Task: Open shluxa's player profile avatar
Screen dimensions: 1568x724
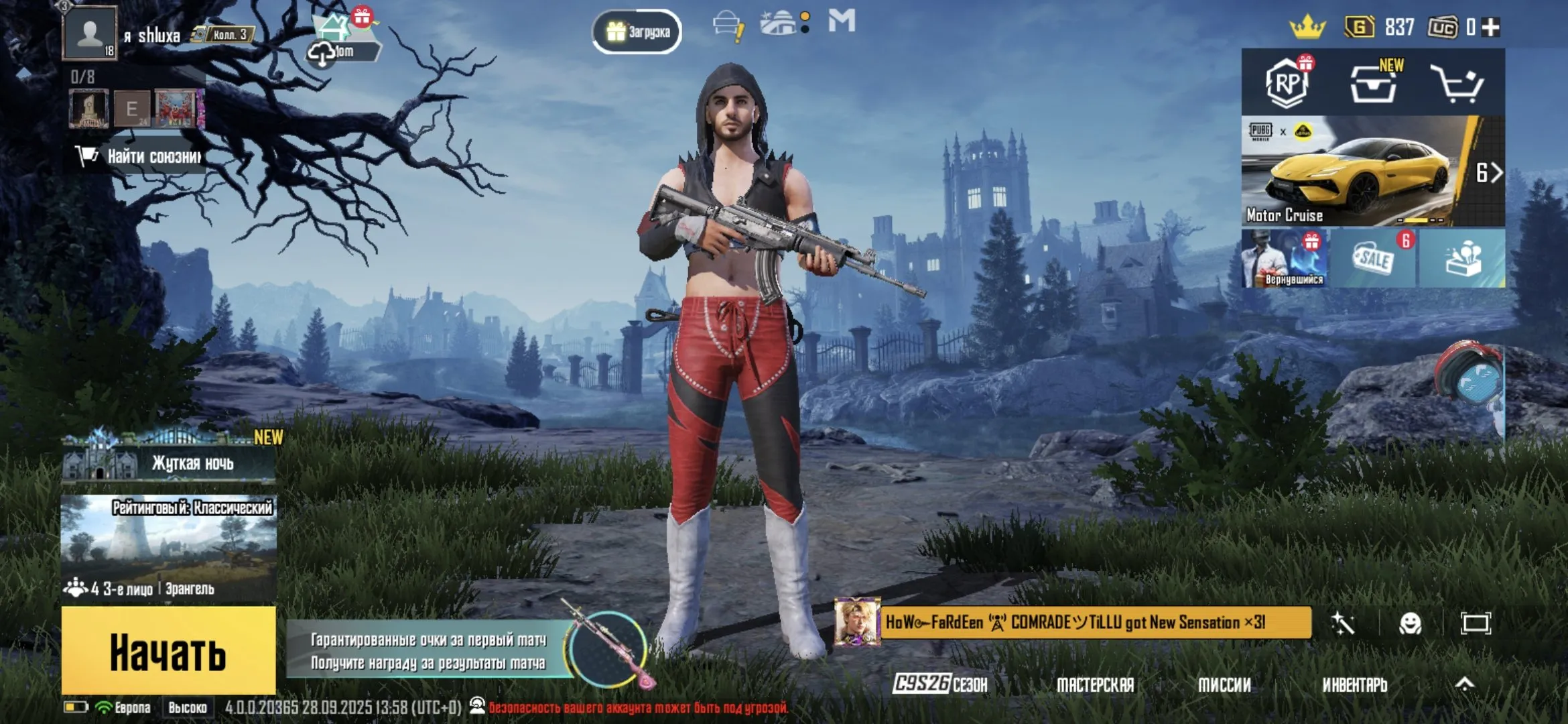Action: (x=89, y=33)
